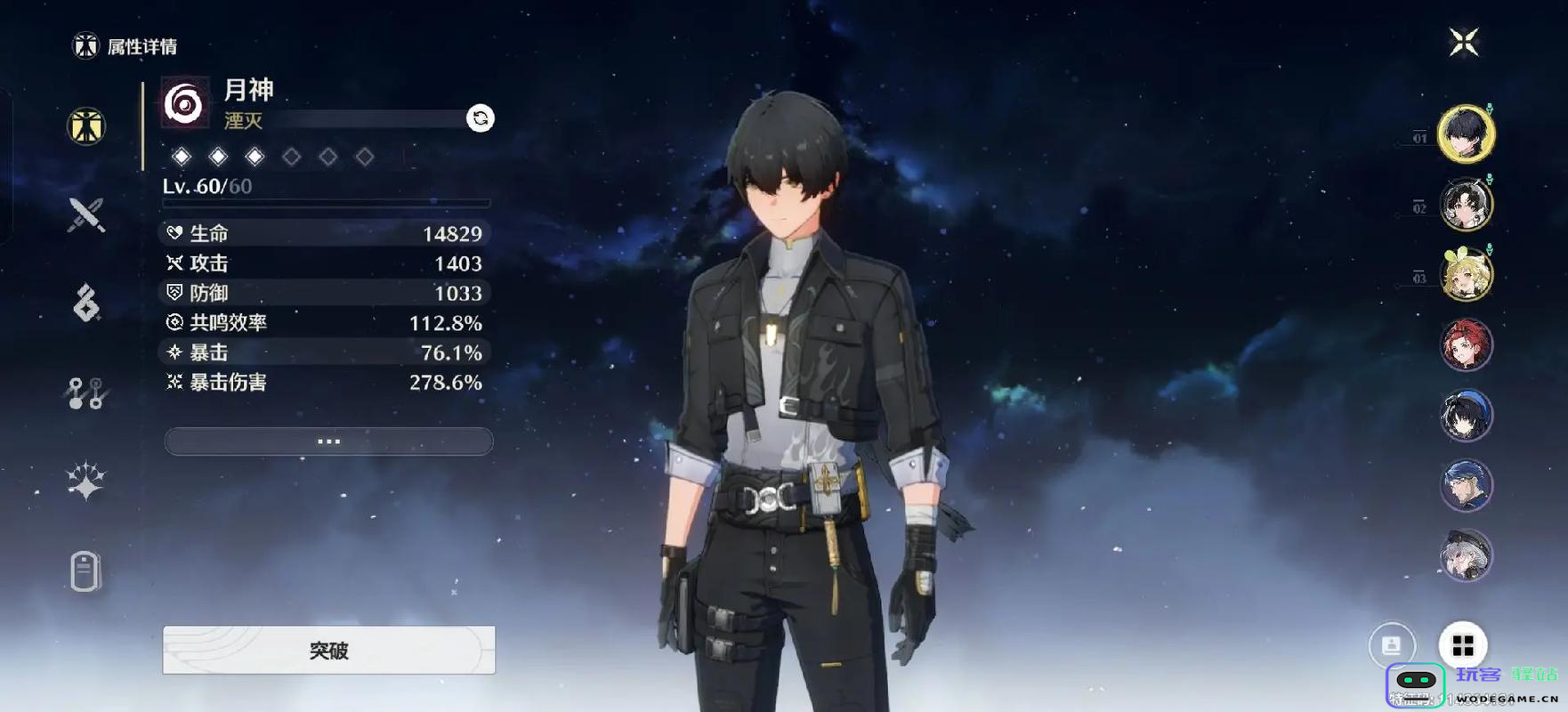Toggle the attribute switch next to 湮灭
Screen dimensions: 1568x712
[x=481, y=118]
